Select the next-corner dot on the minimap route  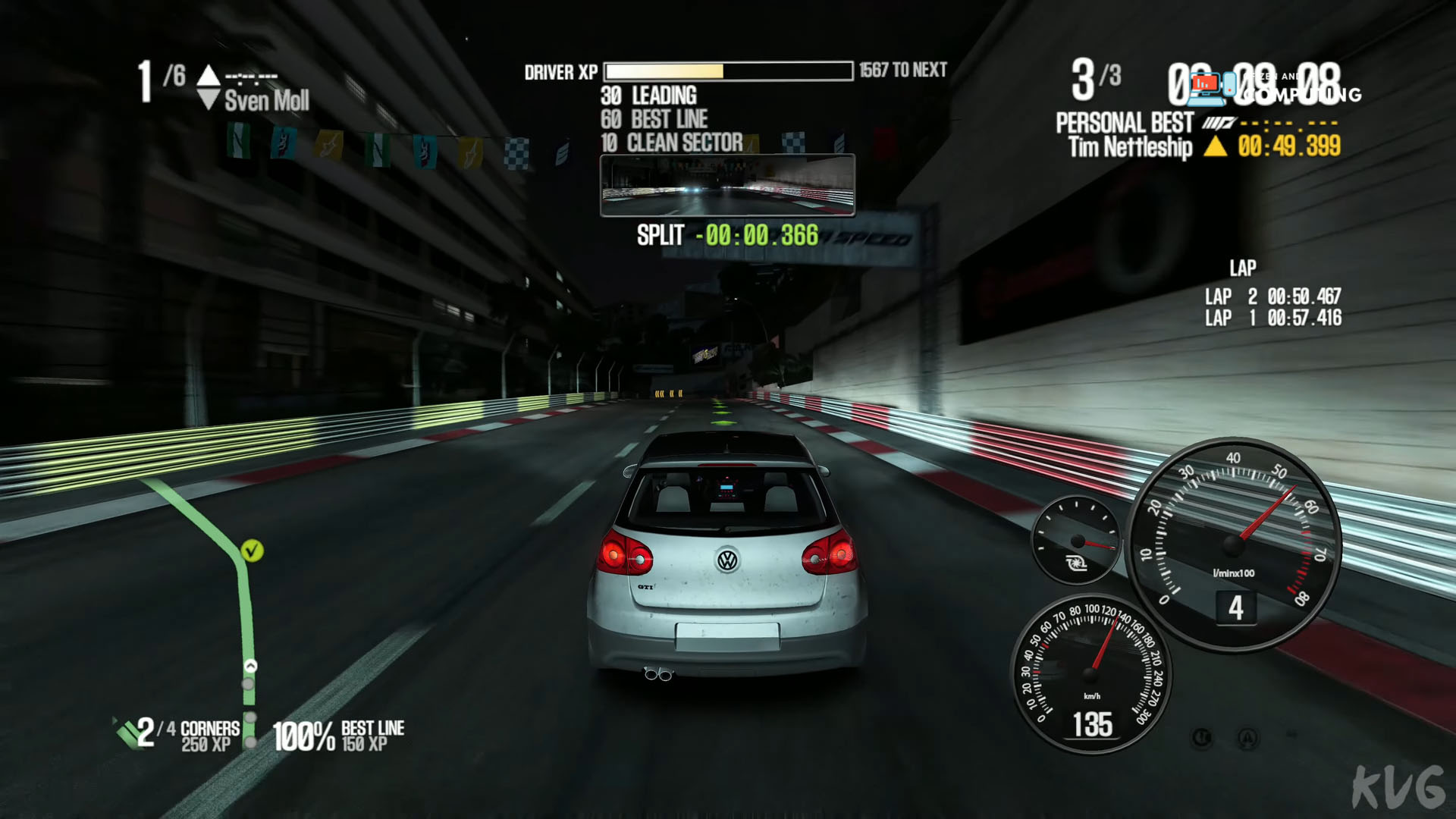246,682
